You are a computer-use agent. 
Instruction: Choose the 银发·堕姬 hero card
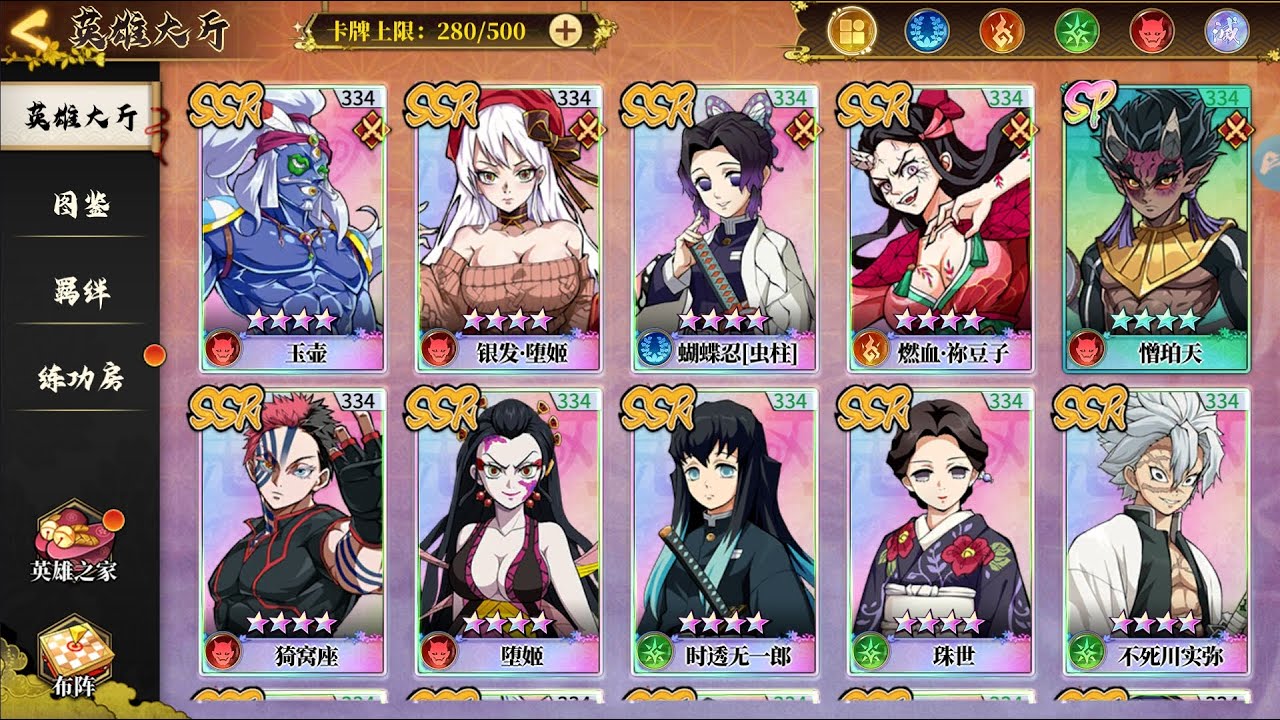click(x=509, y=227)
